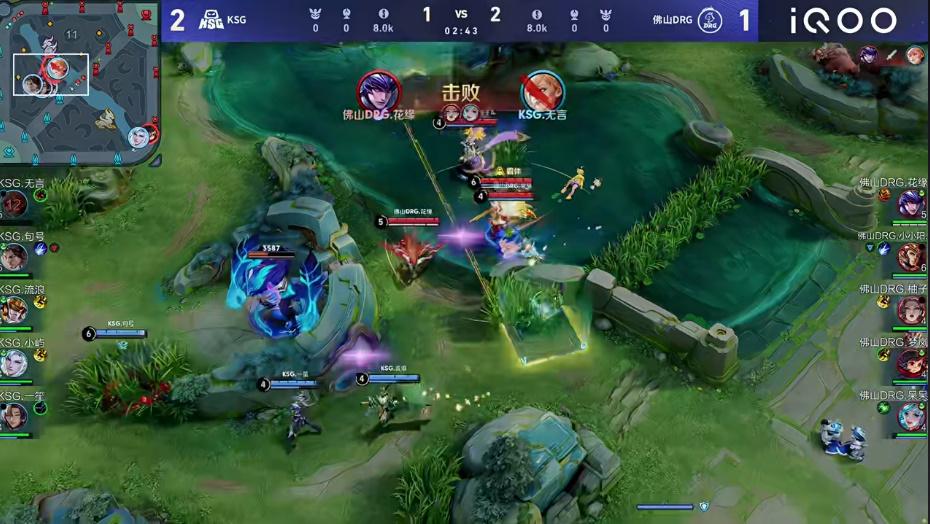Click the 佛山DRG team logo
The image size is (930, 524).
coord(711,20)
